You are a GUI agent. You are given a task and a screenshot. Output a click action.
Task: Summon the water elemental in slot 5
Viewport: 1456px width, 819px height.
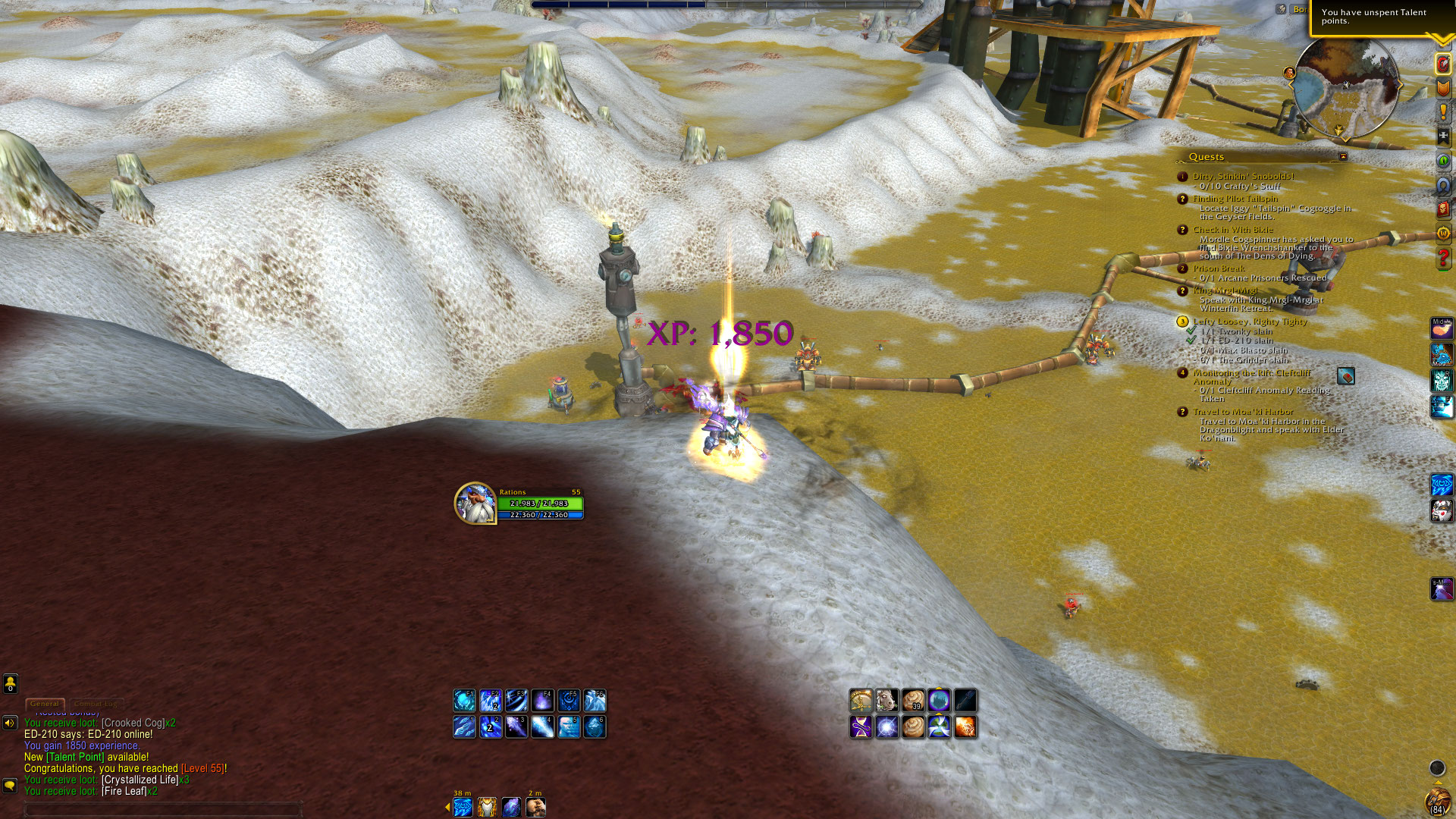pos(569,727)
